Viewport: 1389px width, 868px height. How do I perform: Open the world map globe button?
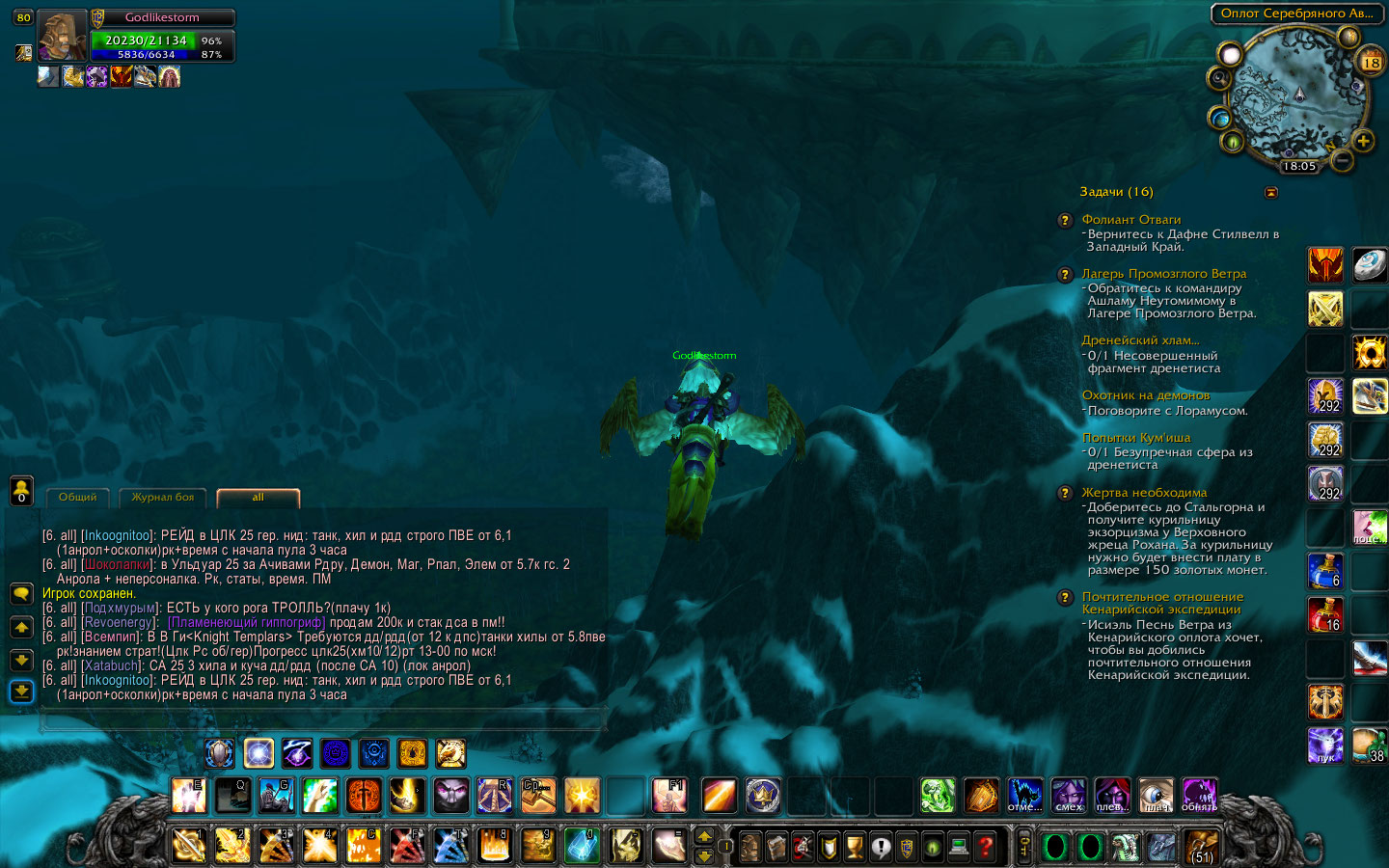click(x=1220, y=119)
